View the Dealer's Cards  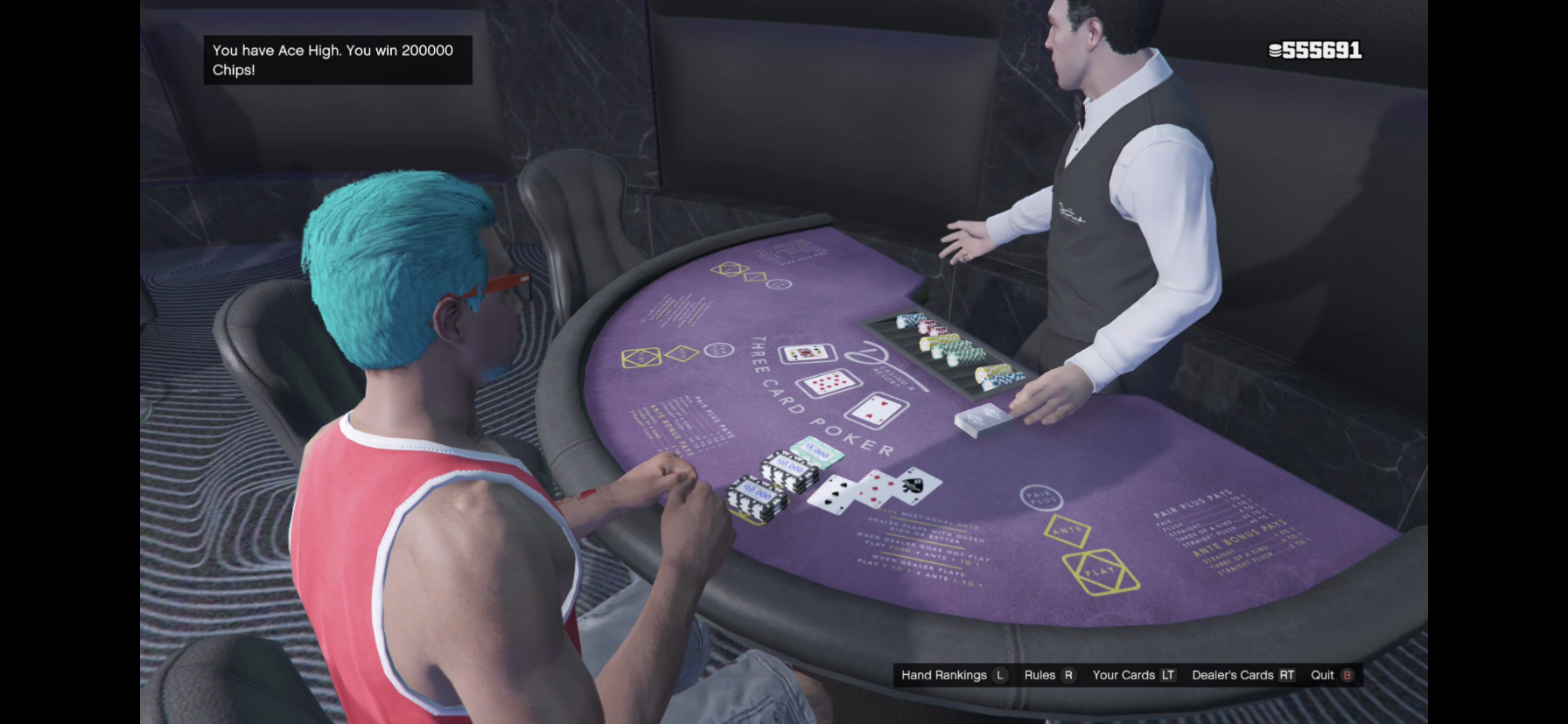pos(1242,675)
